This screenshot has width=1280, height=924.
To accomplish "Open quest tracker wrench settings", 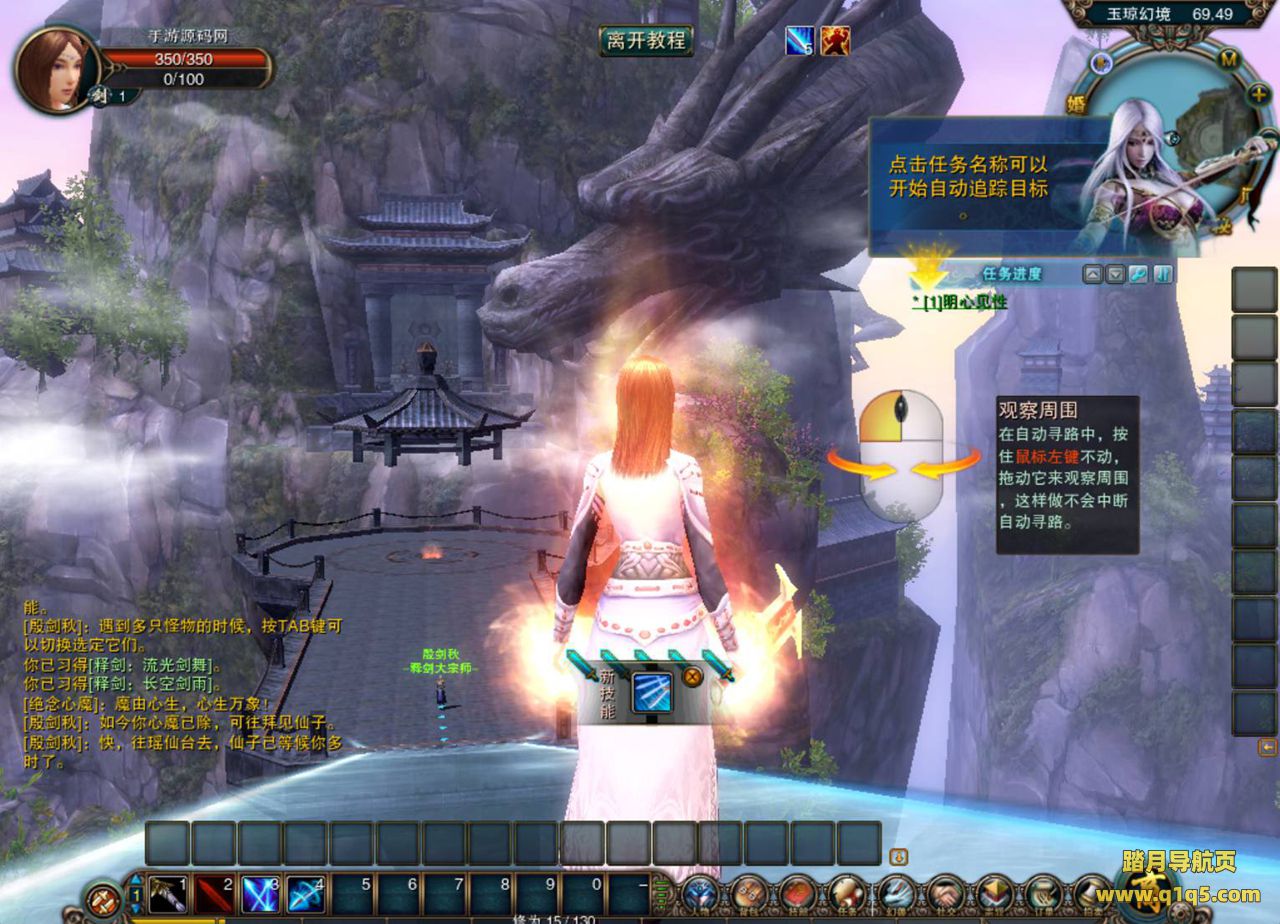I will click(1138, 274).
